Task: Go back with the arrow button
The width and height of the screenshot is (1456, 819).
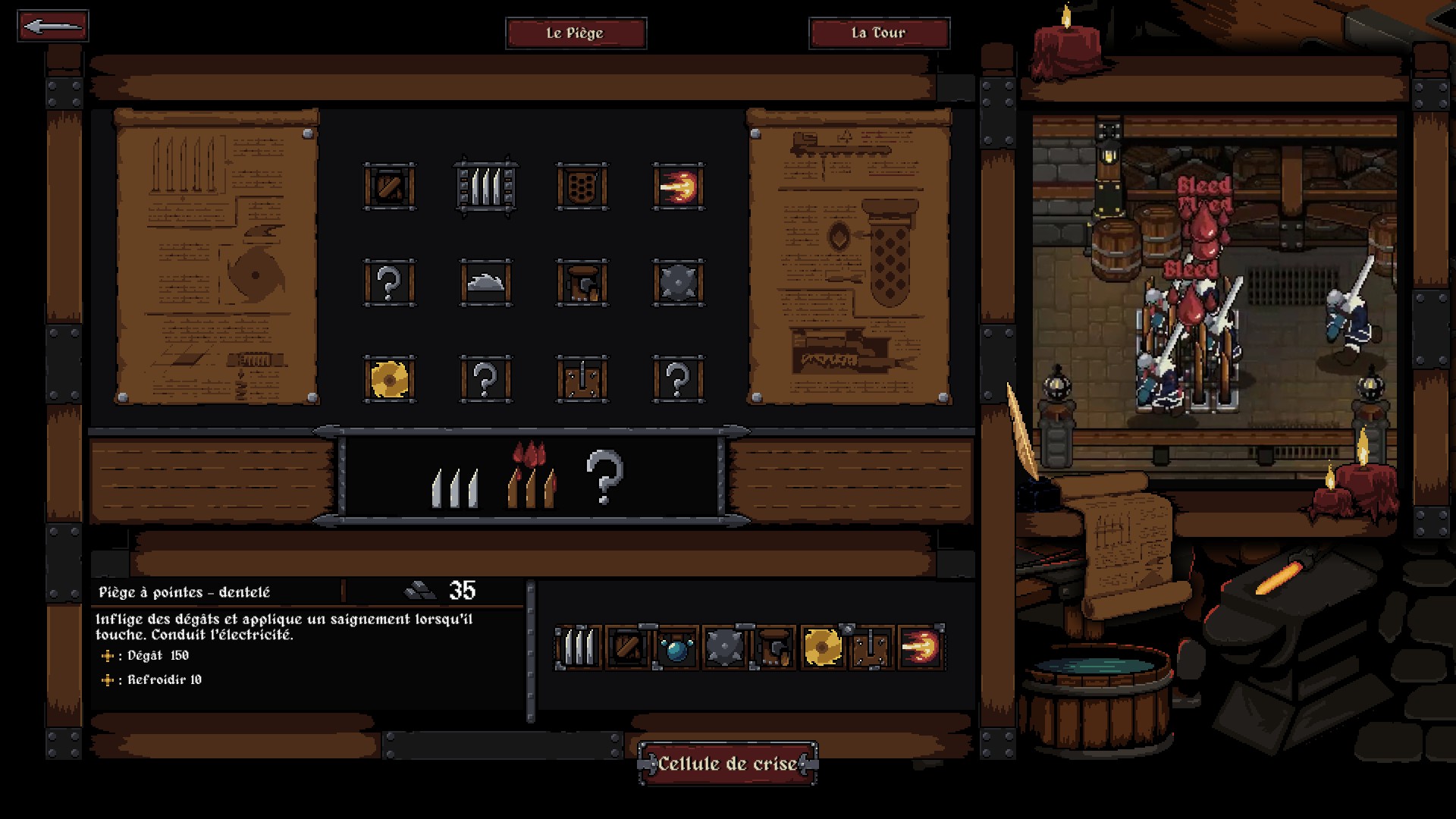Action: point(52,27)
